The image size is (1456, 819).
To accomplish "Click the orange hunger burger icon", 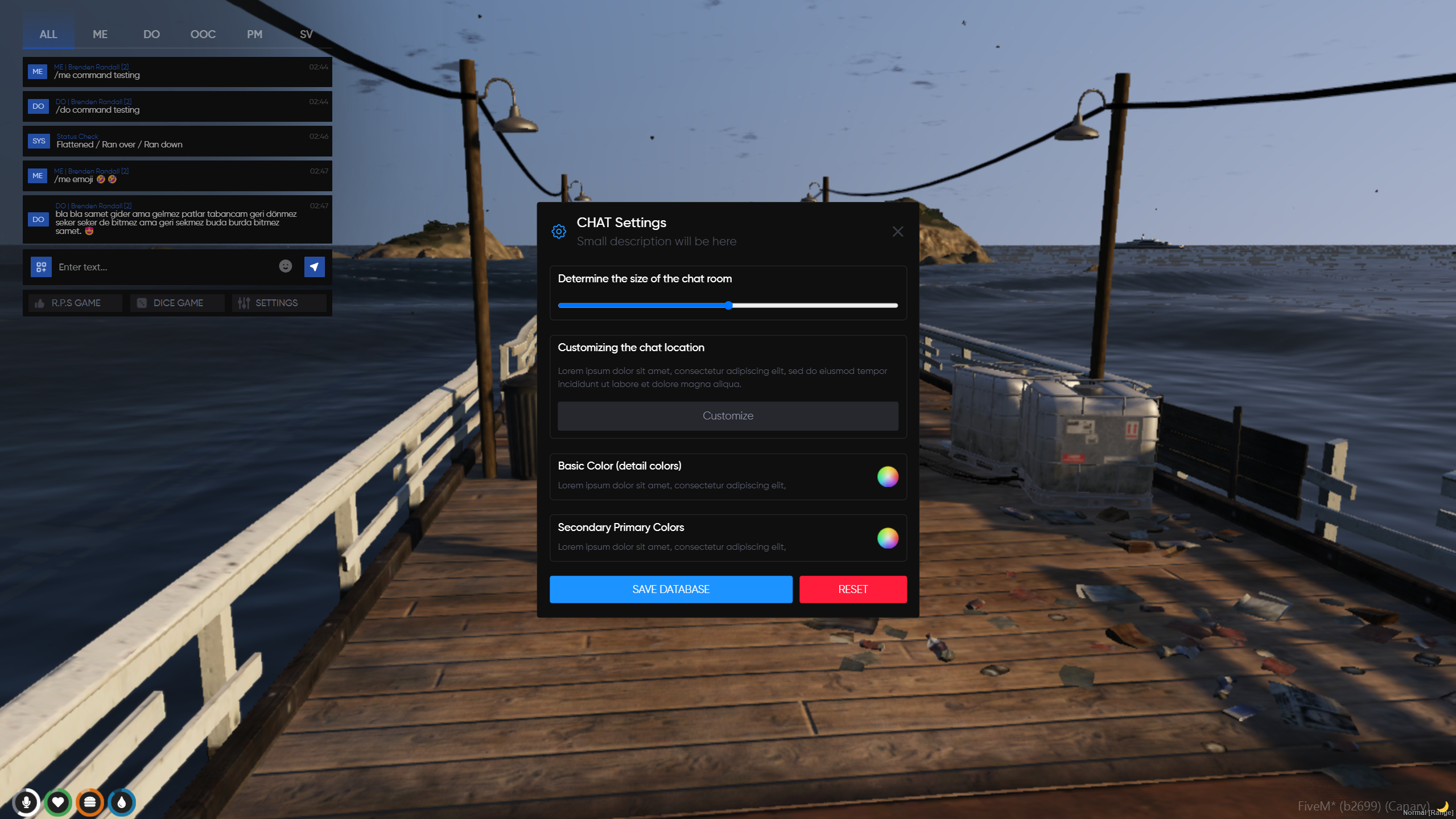I will point(90,802).
